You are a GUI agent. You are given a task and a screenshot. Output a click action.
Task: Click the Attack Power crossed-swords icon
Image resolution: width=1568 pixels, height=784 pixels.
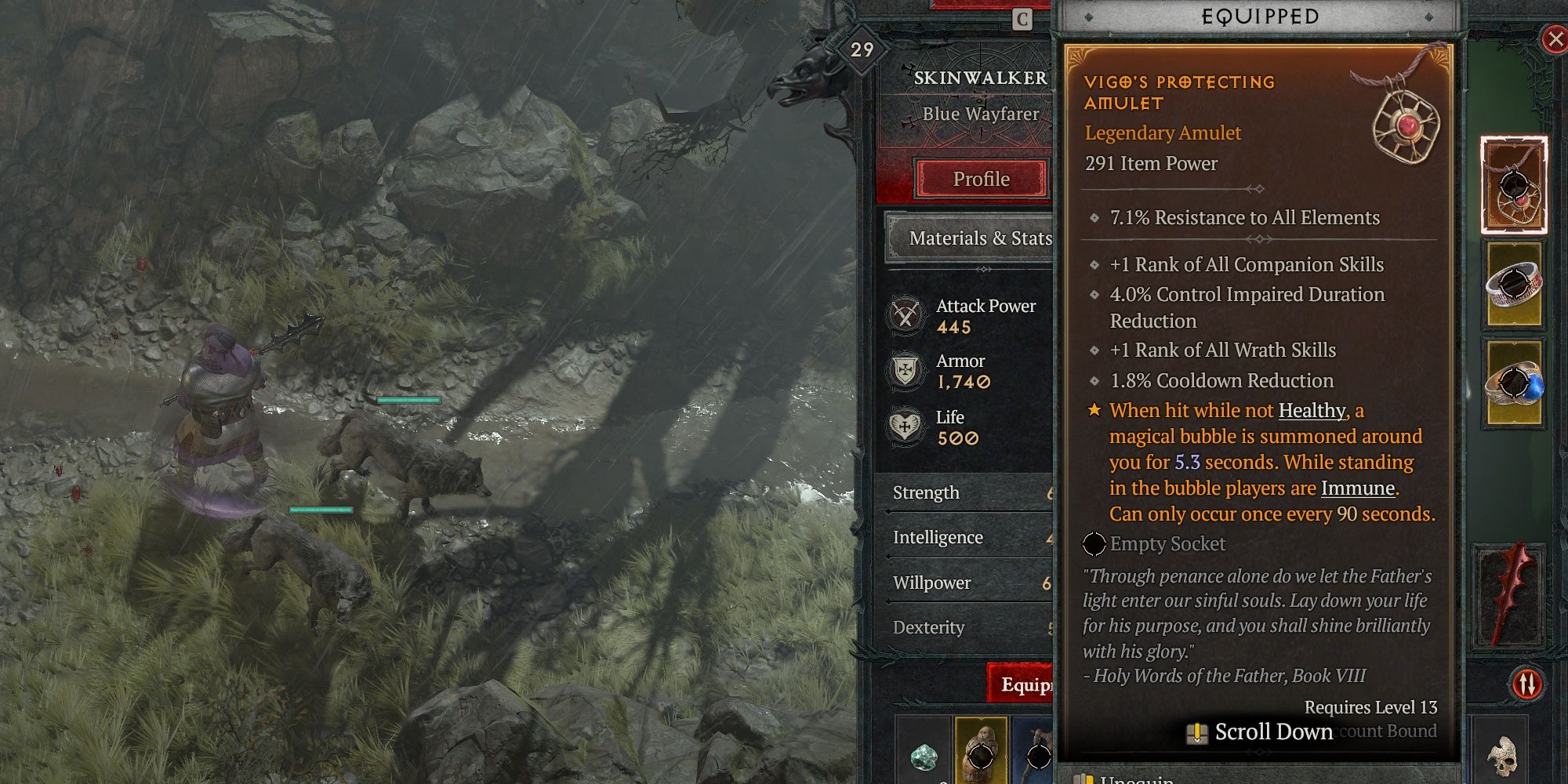[906, 317]
